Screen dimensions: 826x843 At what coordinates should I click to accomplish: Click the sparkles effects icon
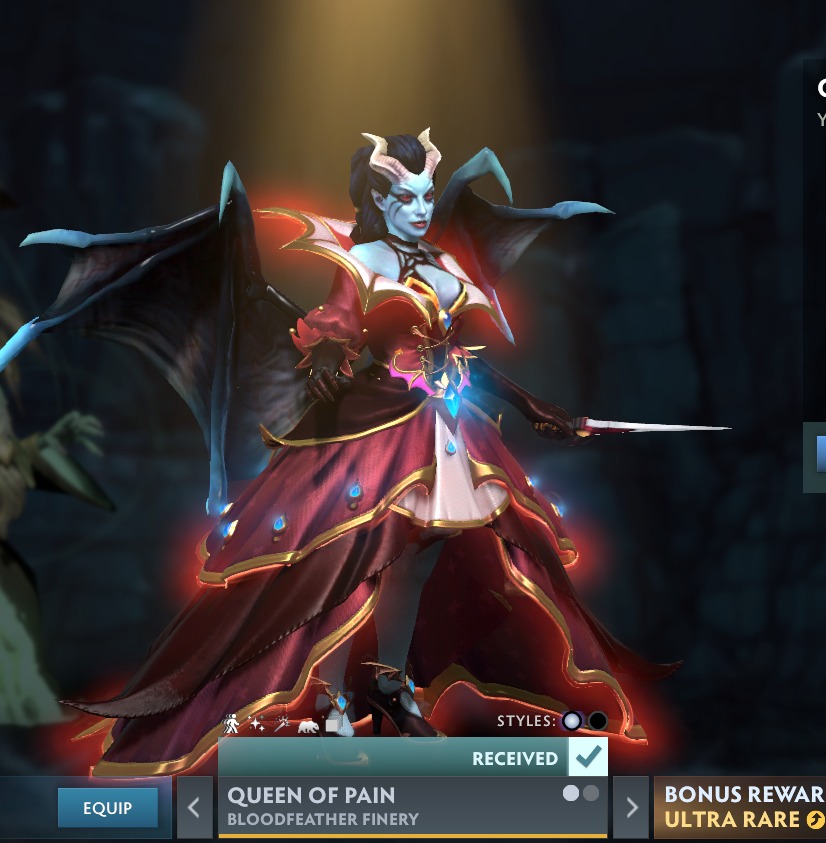point(257,723)
